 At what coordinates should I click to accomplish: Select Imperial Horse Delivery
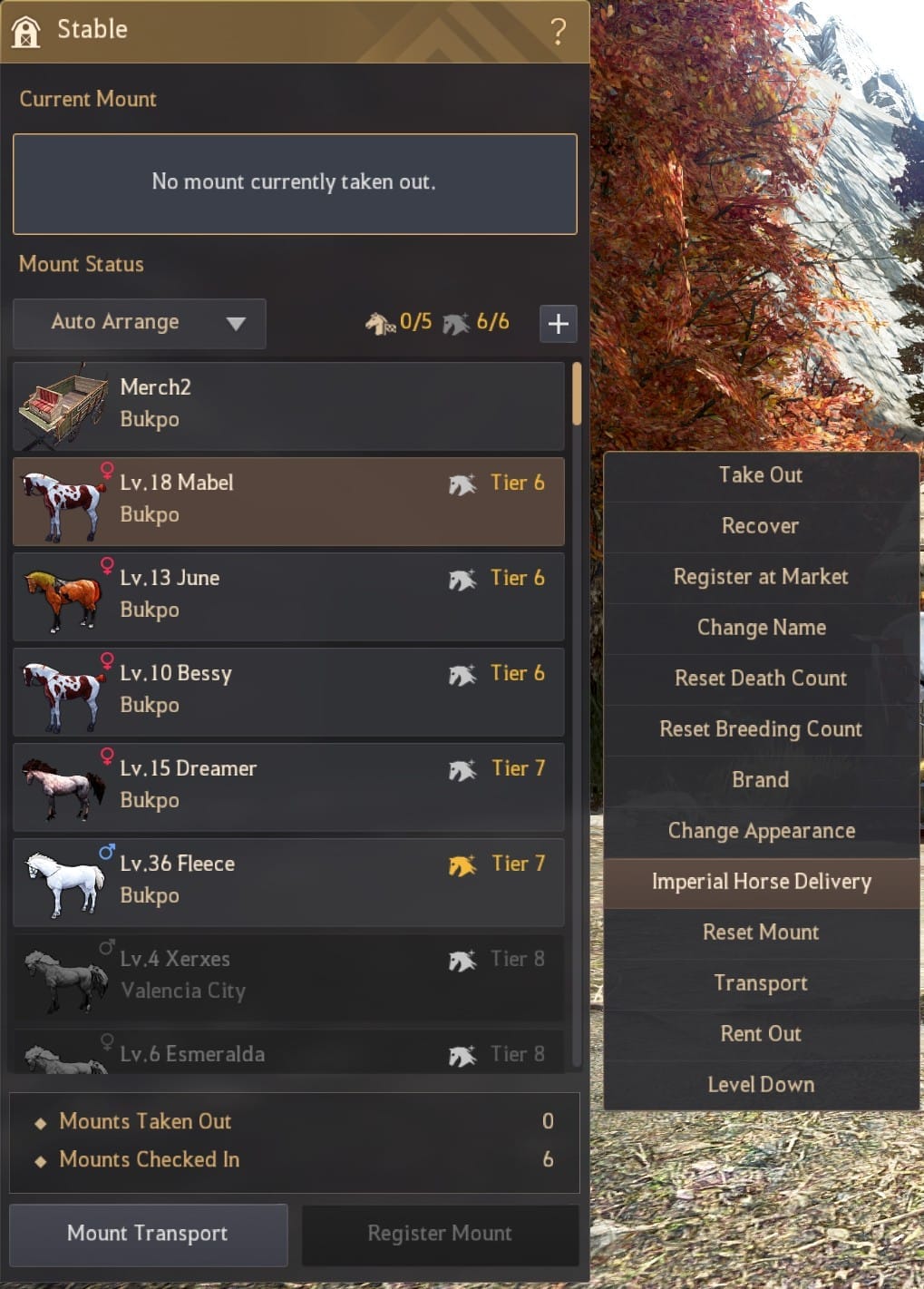point(761,882)
